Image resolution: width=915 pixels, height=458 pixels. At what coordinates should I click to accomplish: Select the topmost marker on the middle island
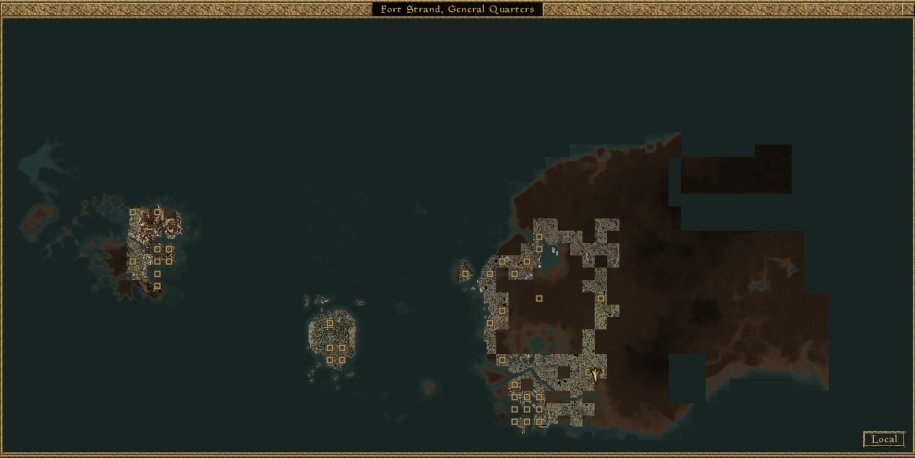329,324
